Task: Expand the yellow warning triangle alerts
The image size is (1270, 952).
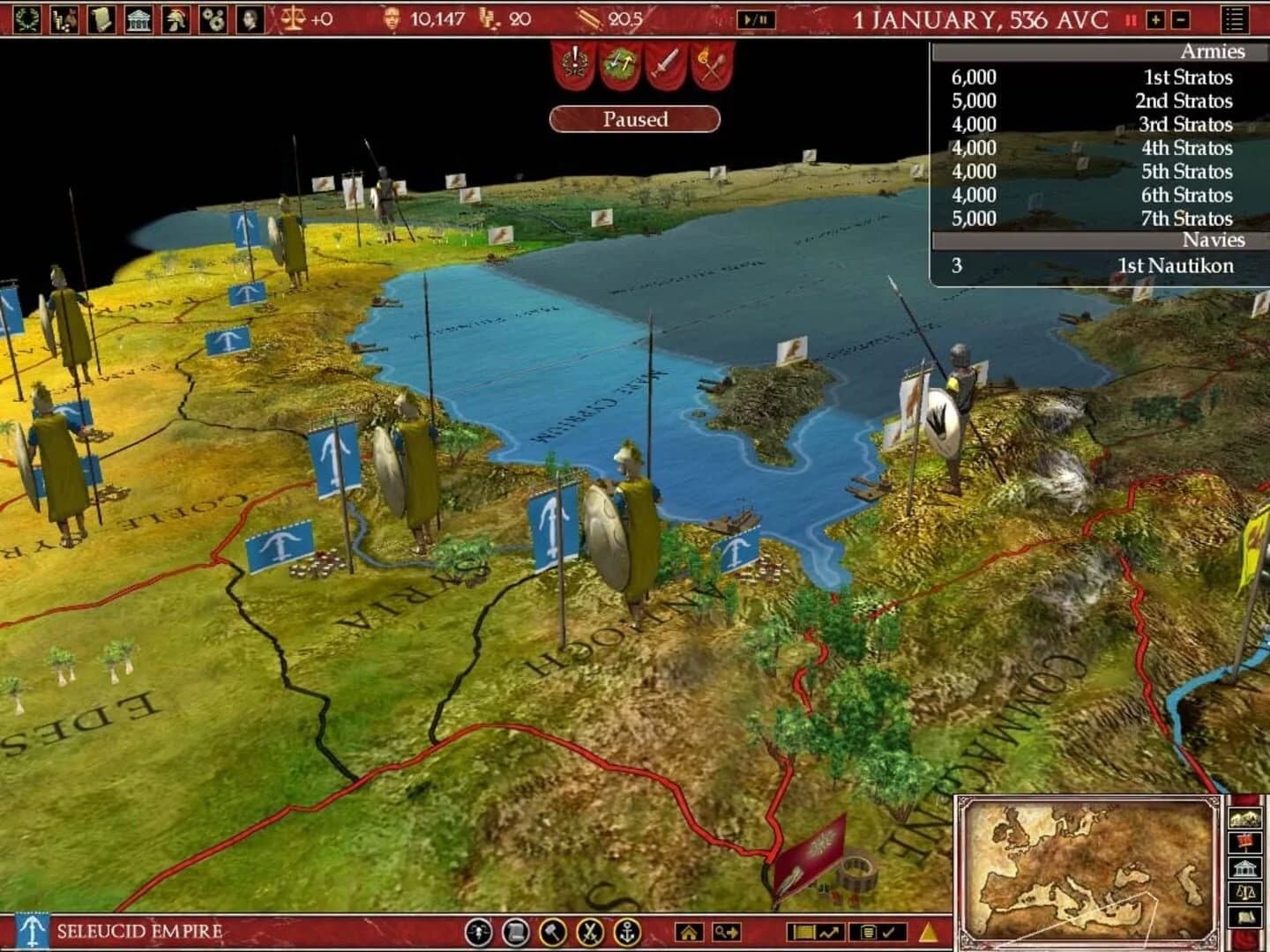Action: [x=927, y=933]
